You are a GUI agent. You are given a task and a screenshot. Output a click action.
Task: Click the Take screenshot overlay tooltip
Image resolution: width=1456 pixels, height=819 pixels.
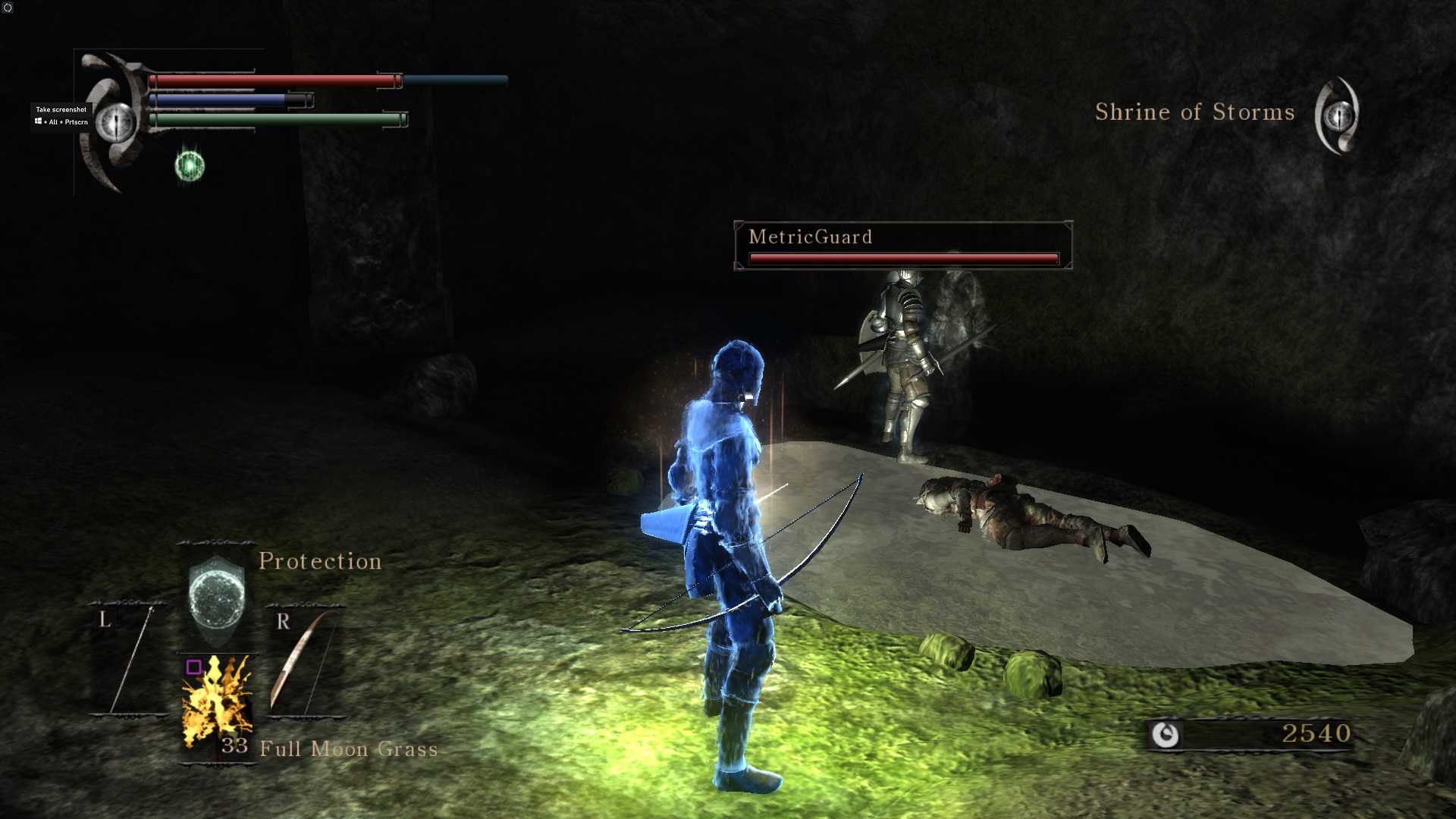coord(61,115)
